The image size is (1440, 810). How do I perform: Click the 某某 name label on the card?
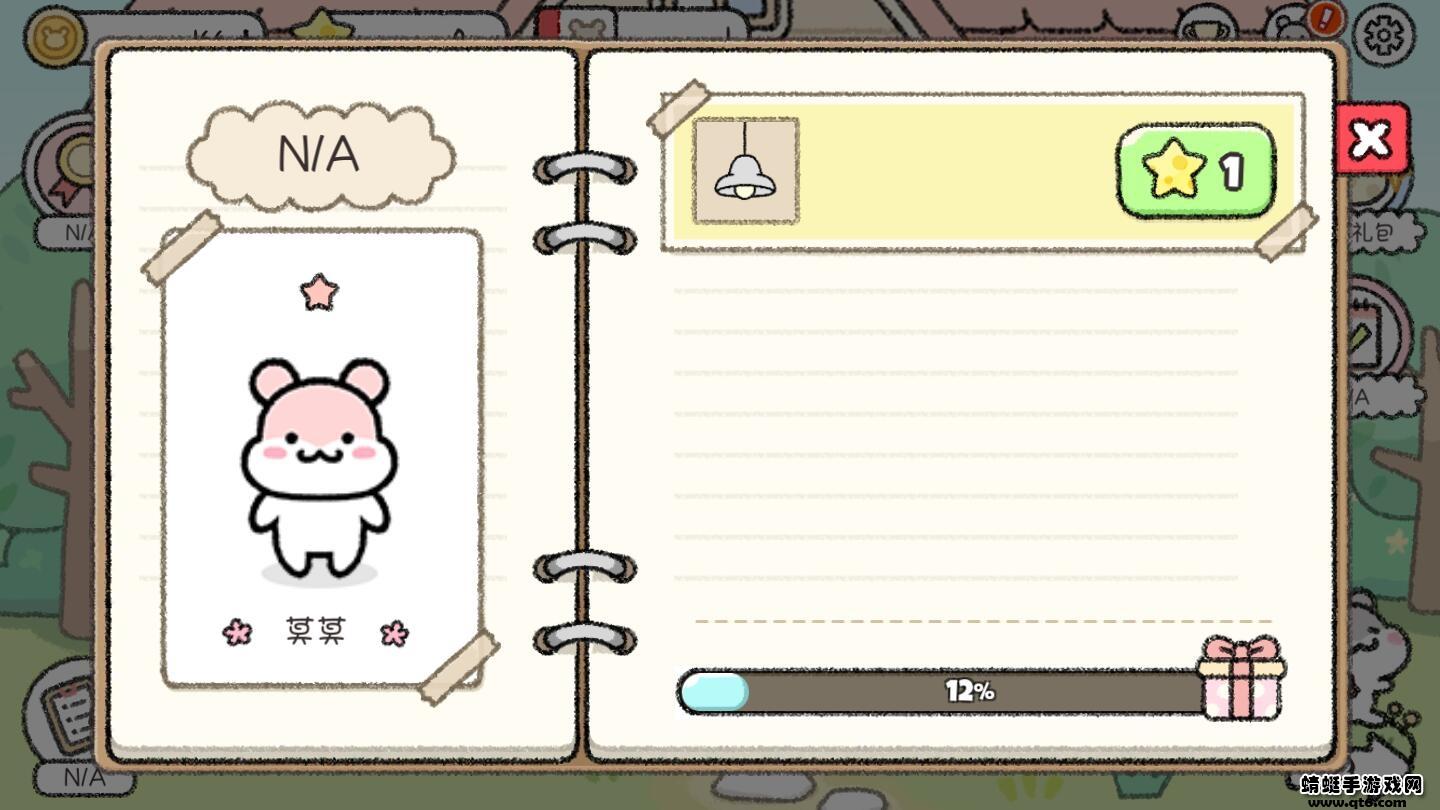click(x=317, y=630)
